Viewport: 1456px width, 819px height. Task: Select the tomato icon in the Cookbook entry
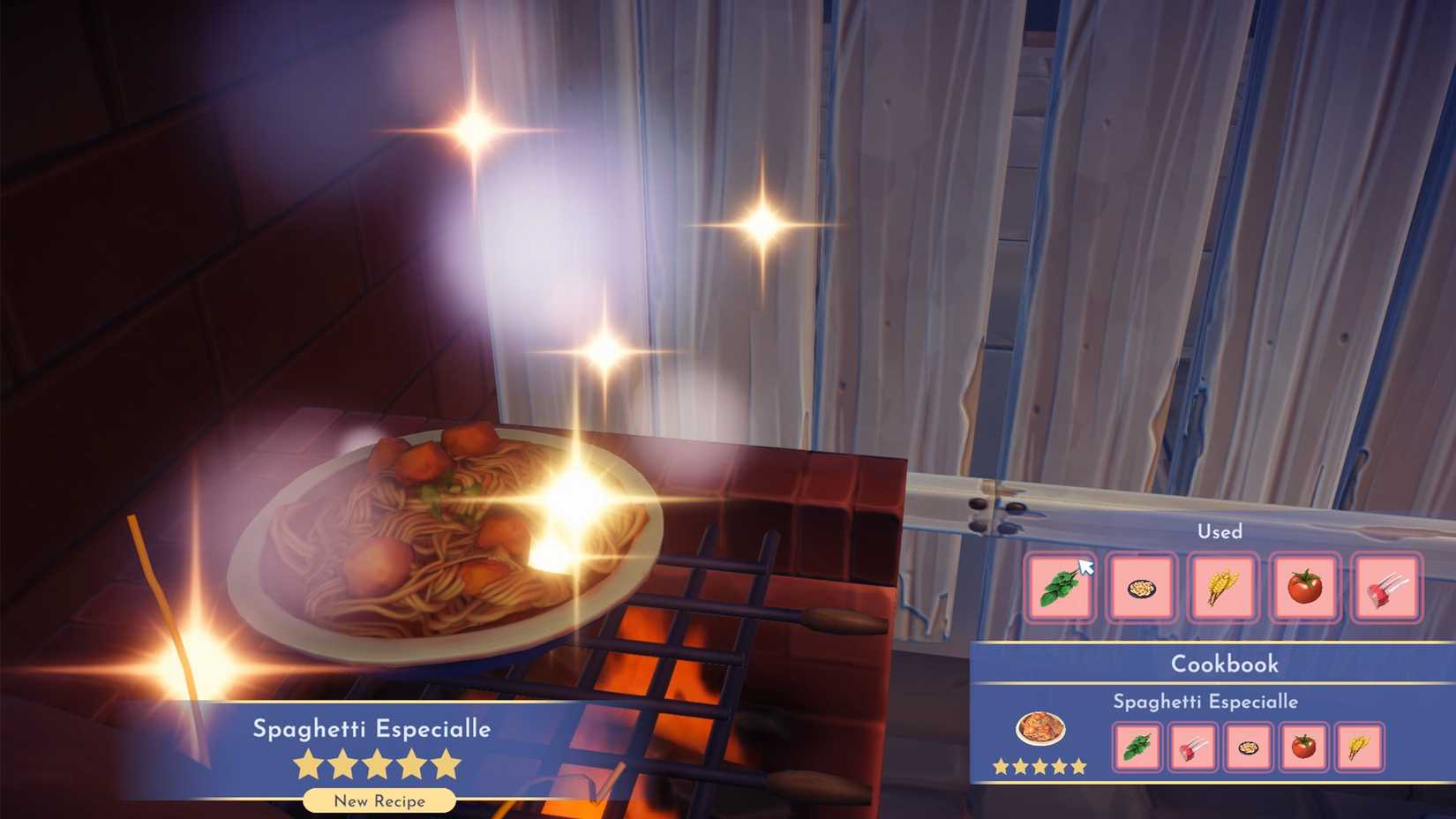click(1303, 747)
